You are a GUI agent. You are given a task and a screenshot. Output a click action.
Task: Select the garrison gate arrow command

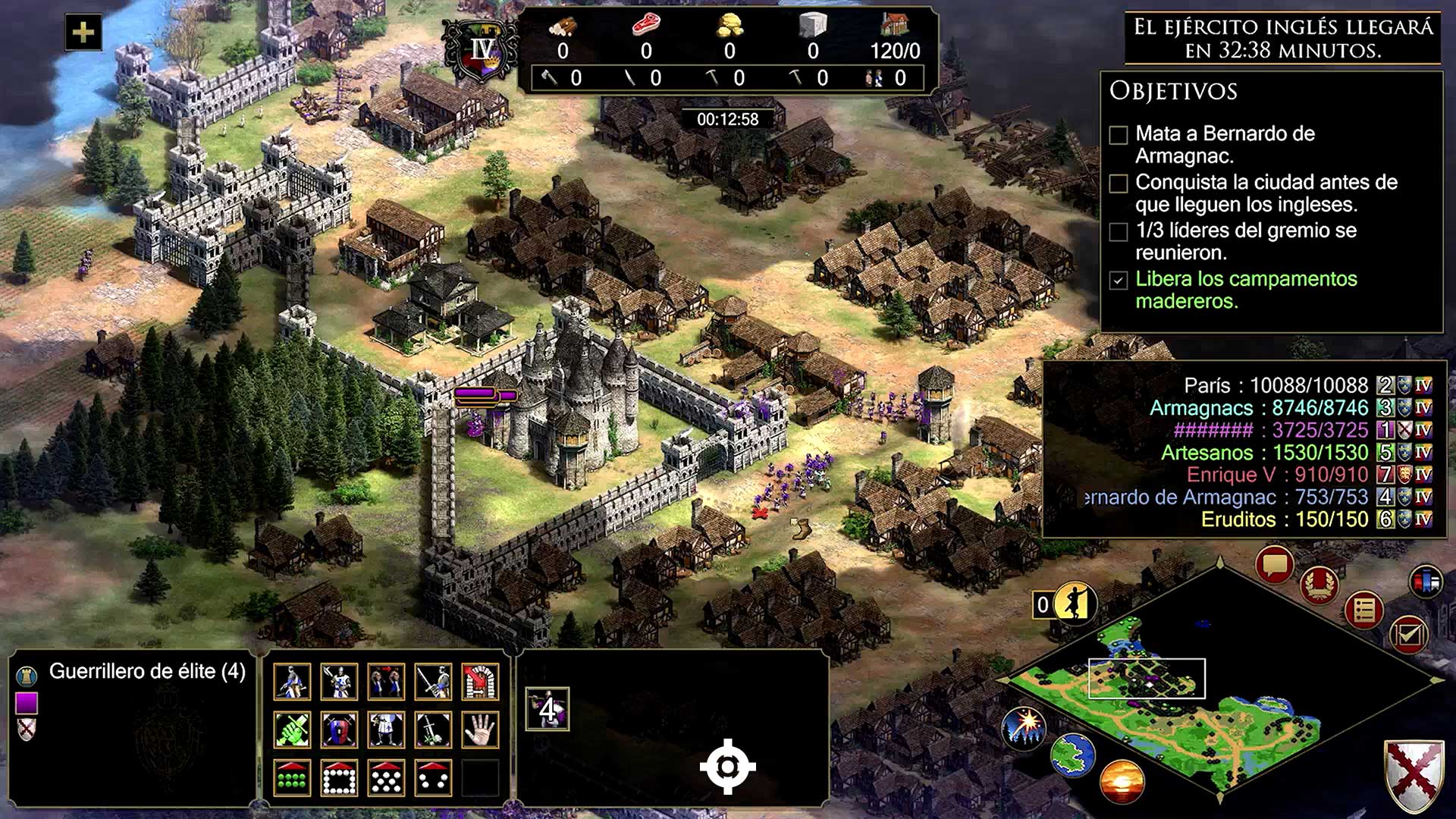(x=480, y=682)
